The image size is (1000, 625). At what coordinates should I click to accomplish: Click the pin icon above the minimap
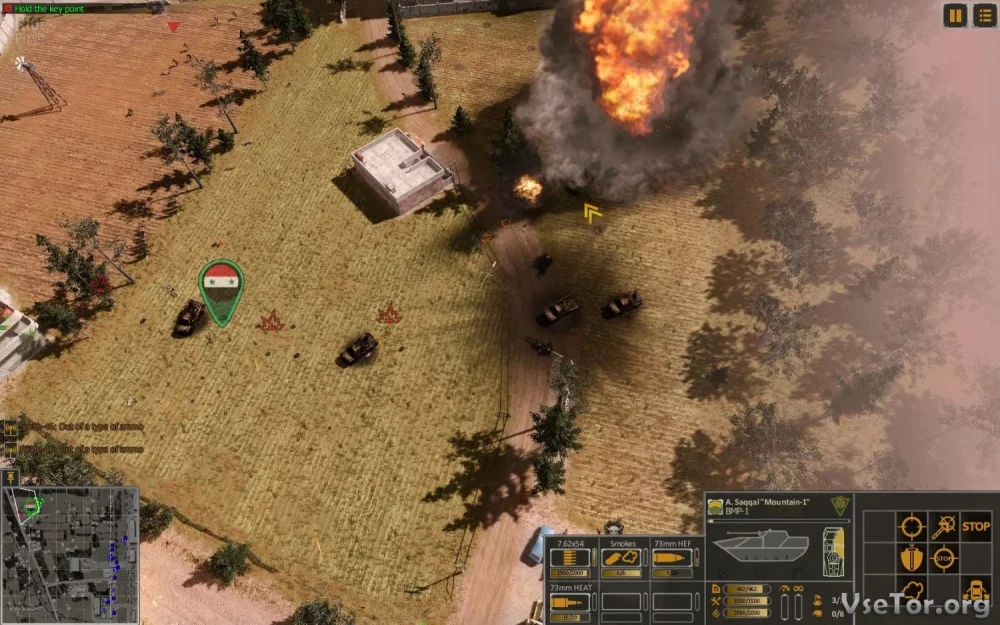(x=11, y=478)
